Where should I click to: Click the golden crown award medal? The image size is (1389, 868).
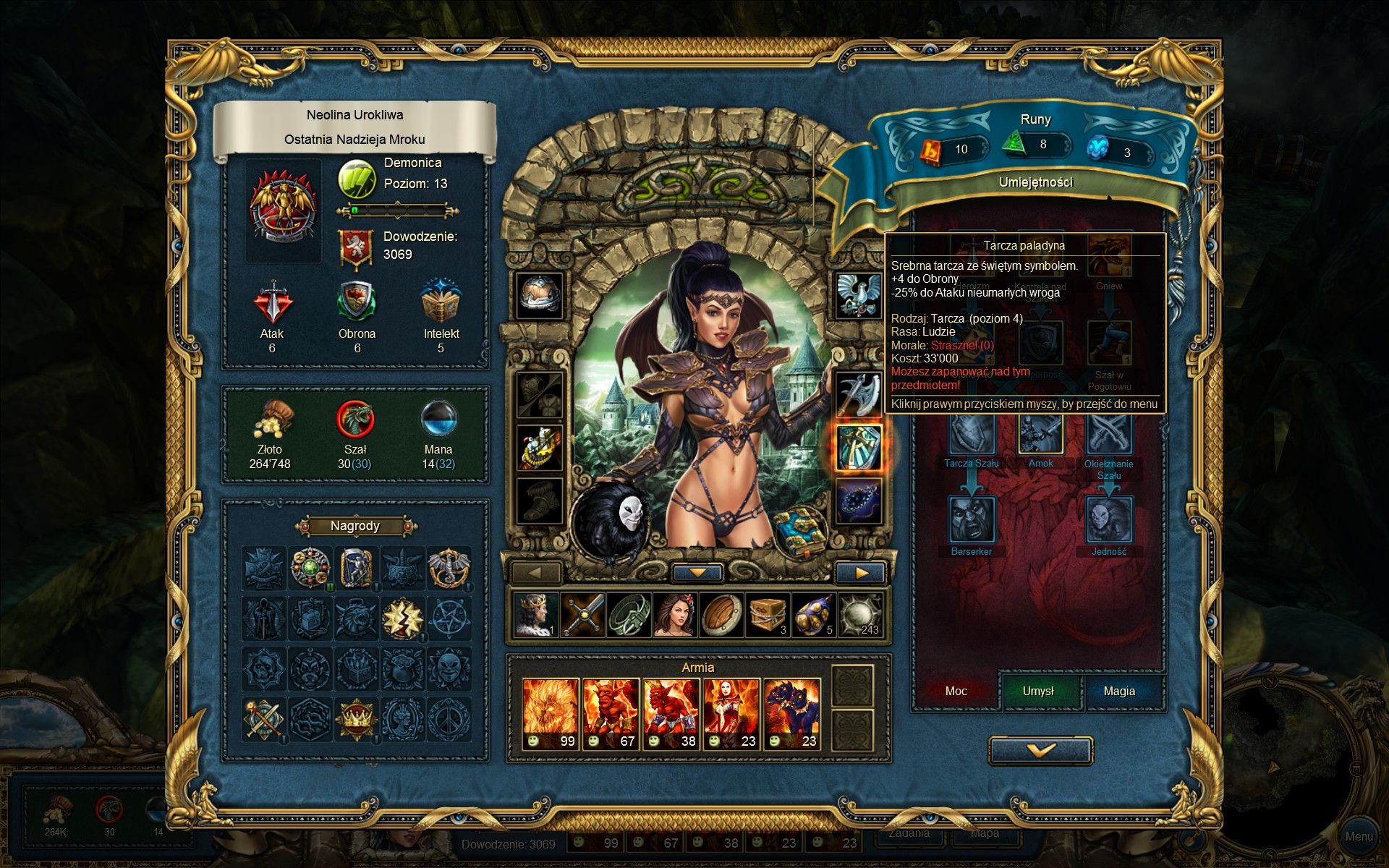(355, 719)
